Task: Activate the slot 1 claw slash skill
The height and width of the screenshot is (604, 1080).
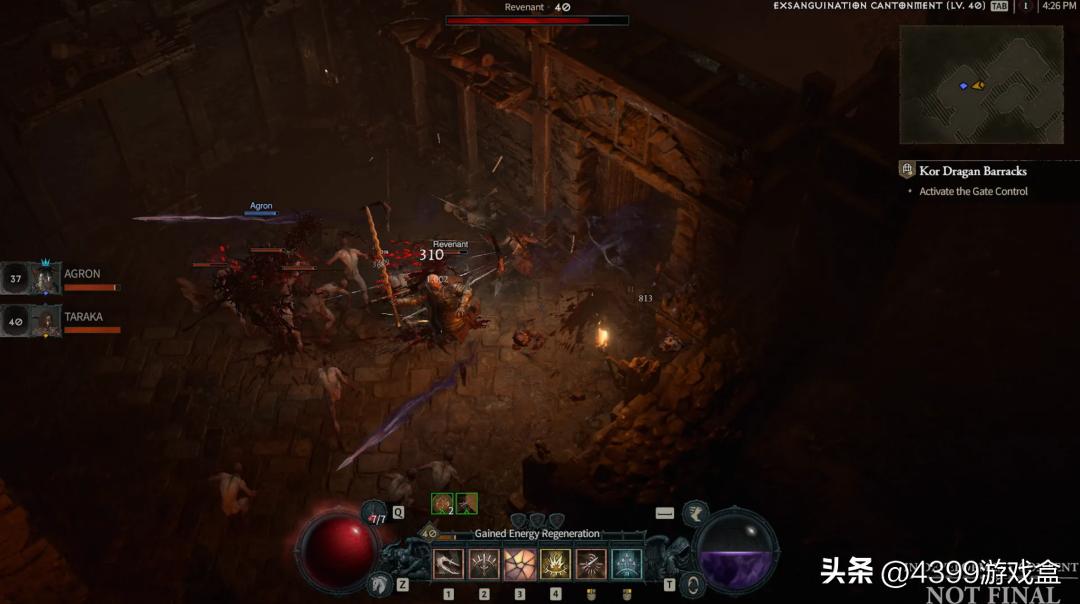Action: coord(448,564)
